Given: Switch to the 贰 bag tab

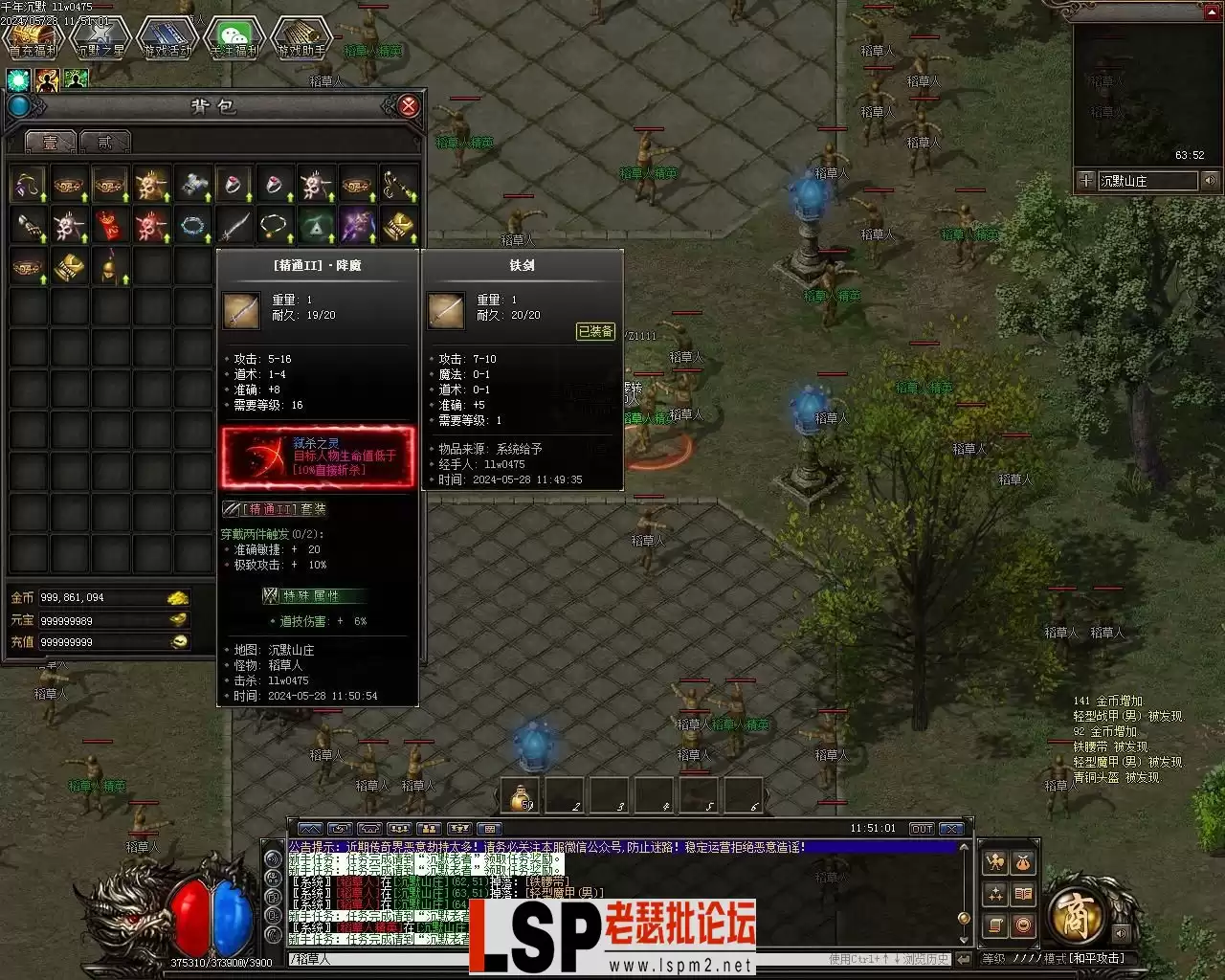Looking at the screenshot, I should pos(104,143).
